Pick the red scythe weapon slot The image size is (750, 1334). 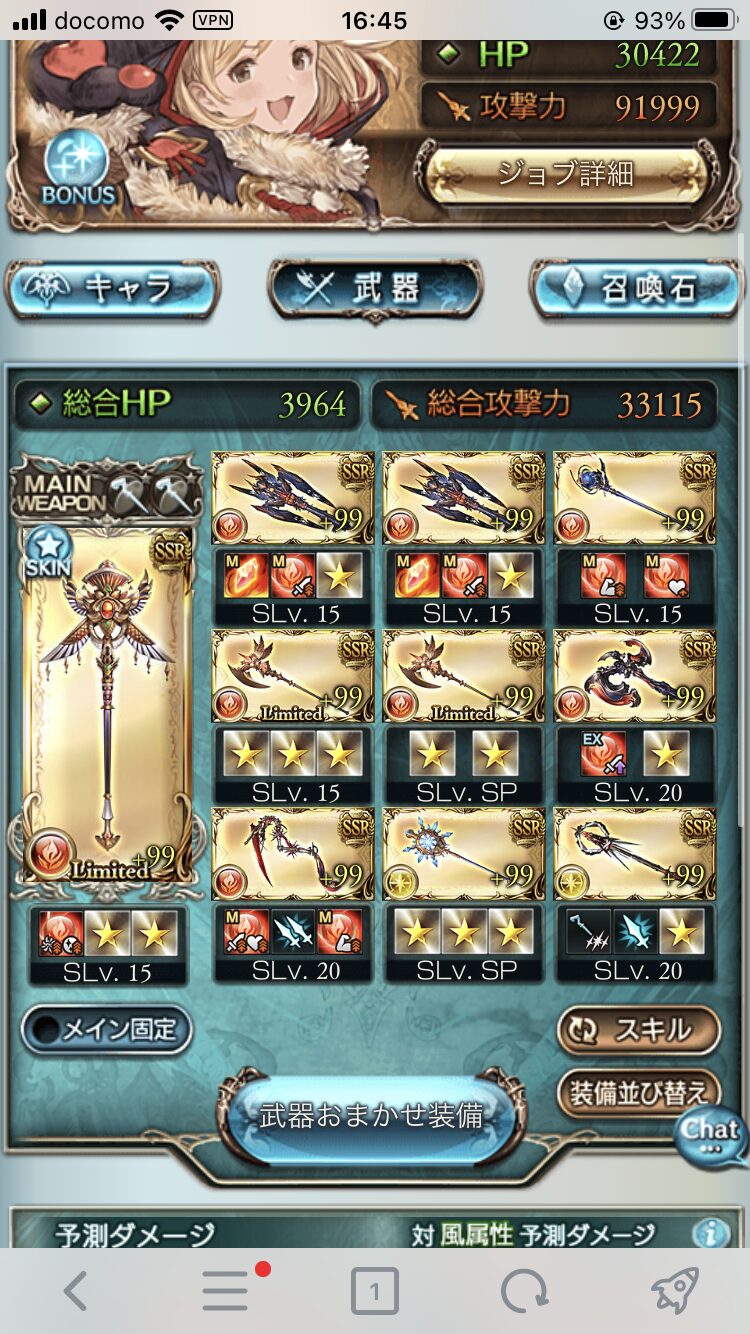293,854
